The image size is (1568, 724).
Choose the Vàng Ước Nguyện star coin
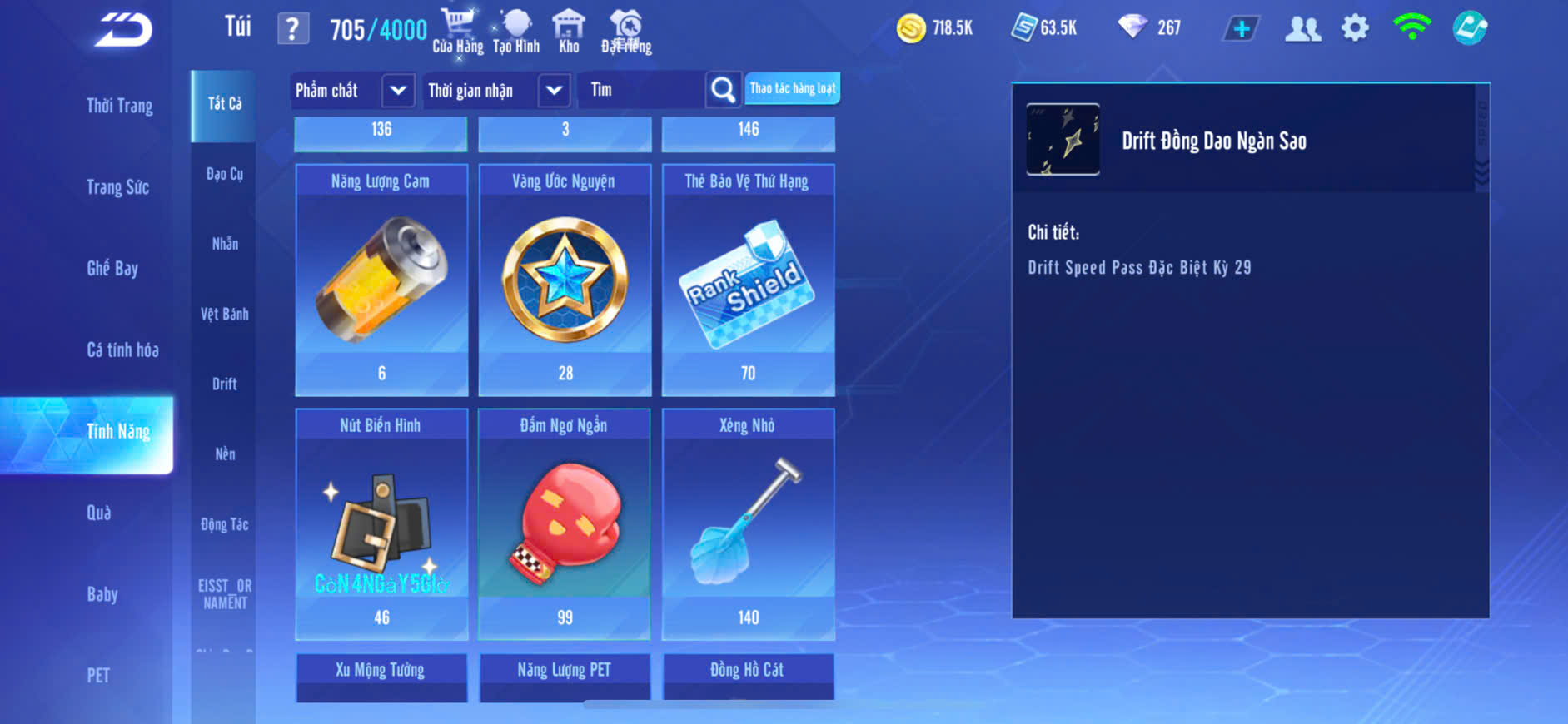[565, 280]
